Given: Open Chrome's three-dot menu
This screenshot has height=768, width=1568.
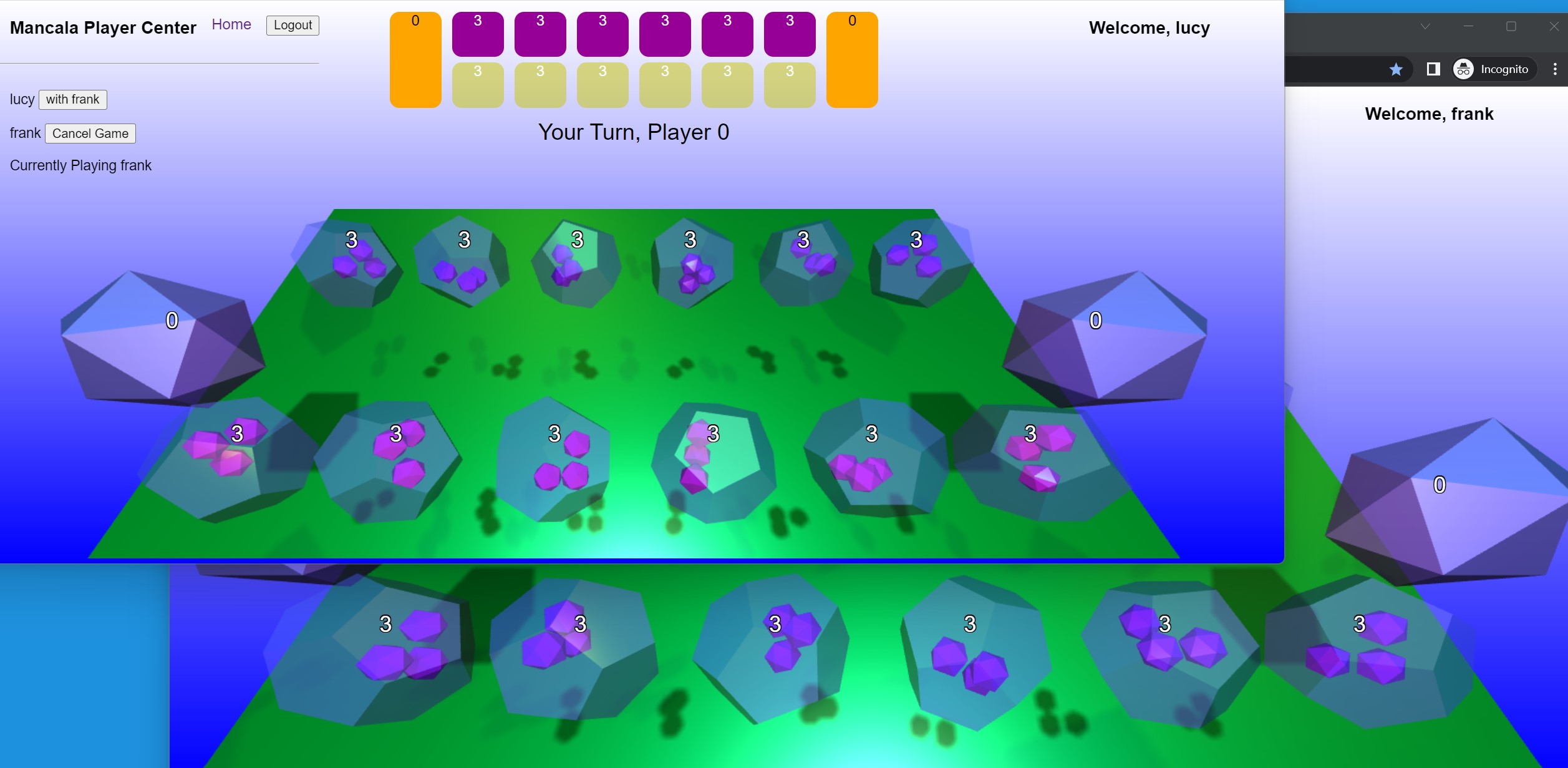Looking at the screenshot, I should pos(1554,69).
